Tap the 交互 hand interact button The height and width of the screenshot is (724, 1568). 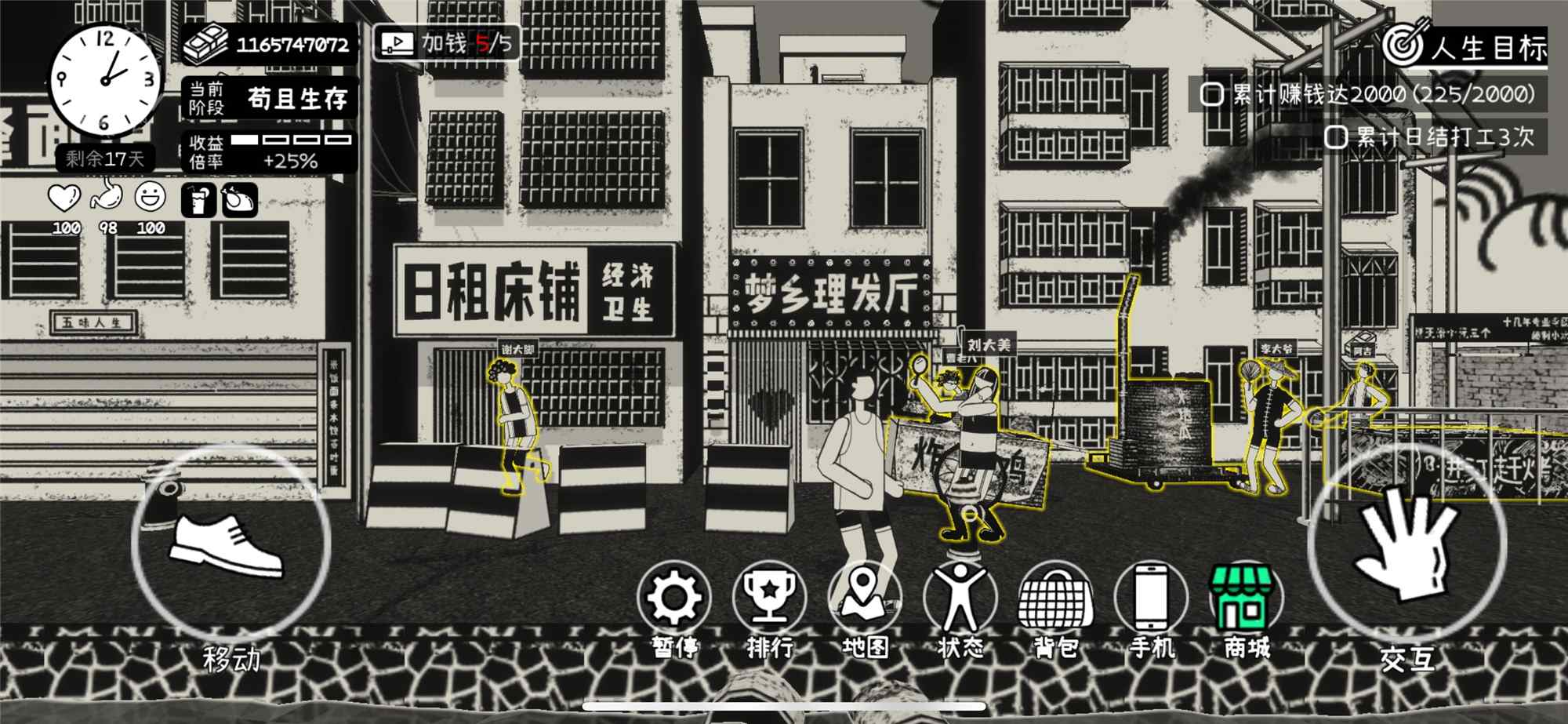point(1406,541)
